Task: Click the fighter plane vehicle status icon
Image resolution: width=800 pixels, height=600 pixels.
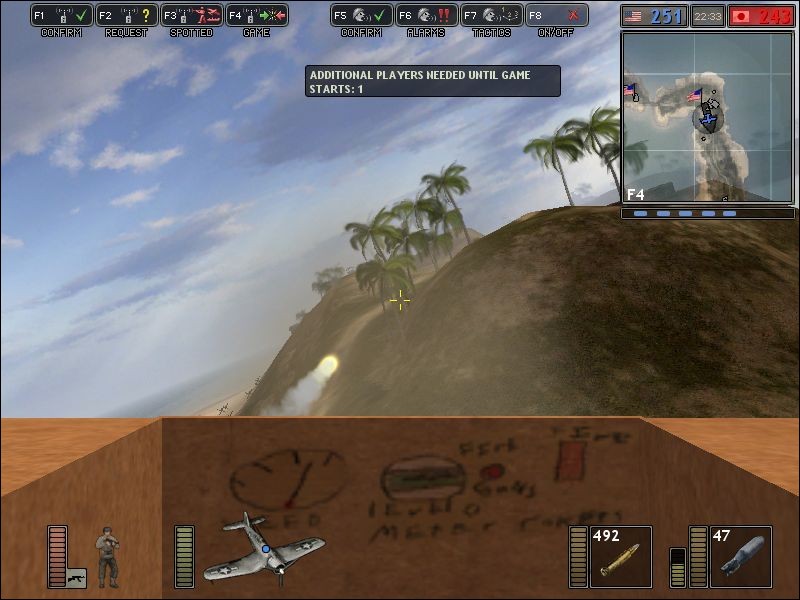Action: pyautogui.click(x=264, y=548)
